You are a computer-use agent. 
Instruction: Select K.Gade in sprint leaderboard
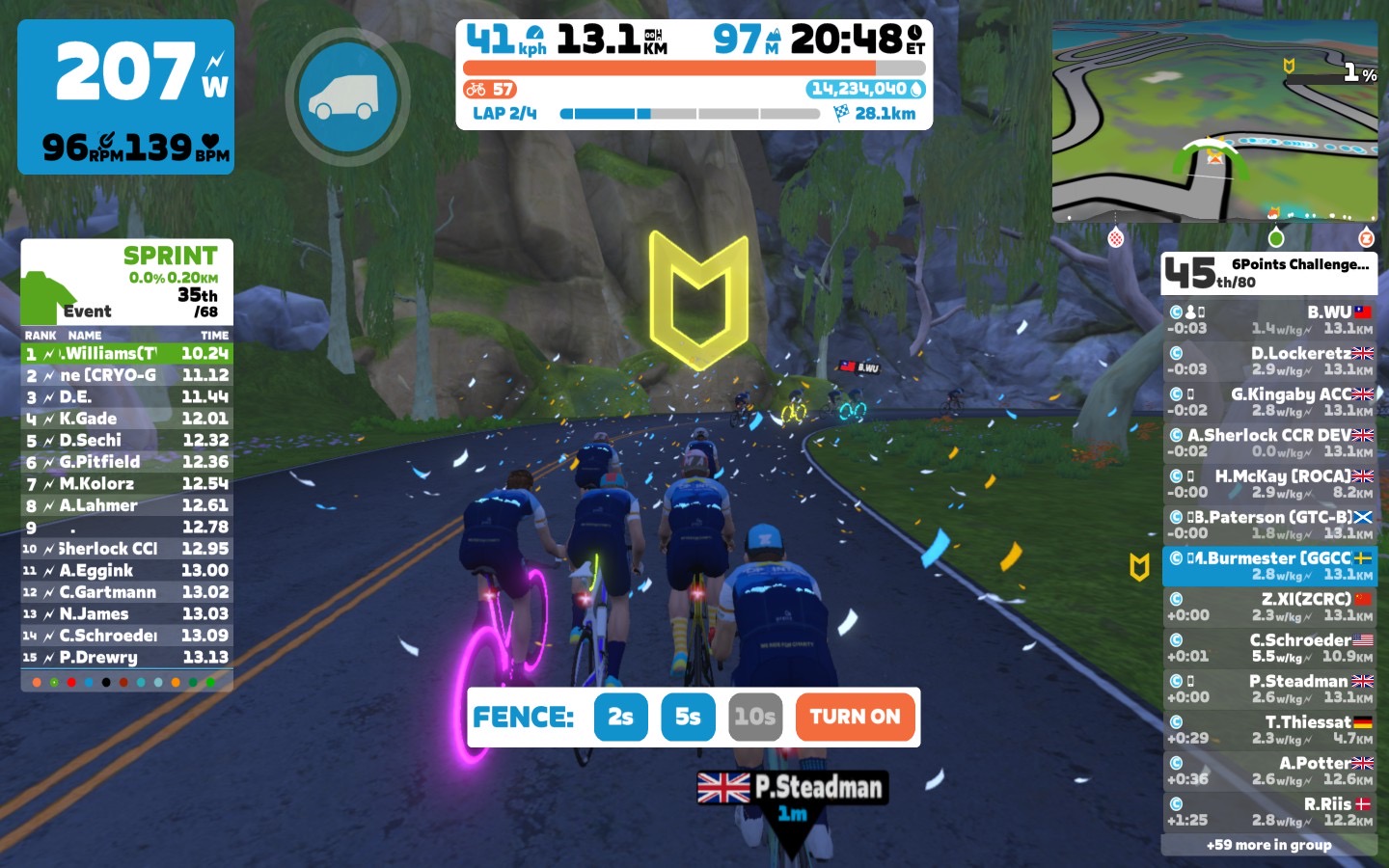coord(126,419)
